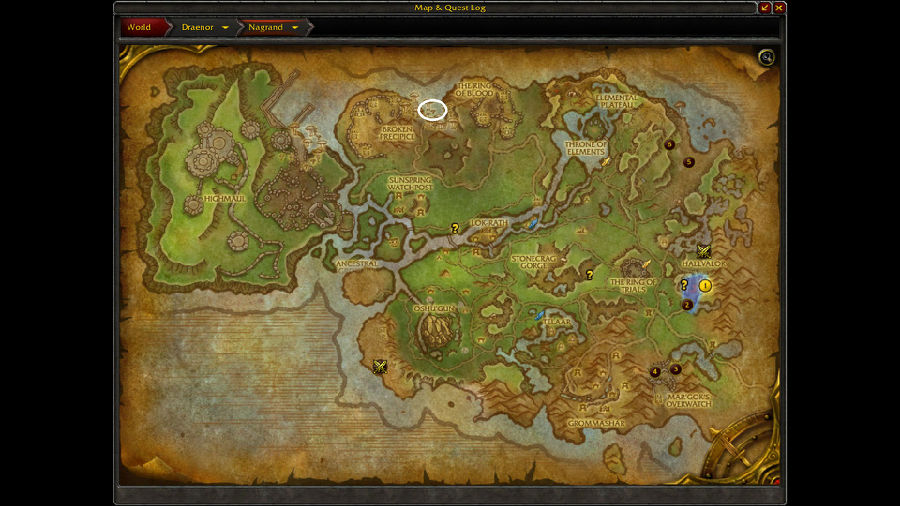Select quest marker number 3 near Mar'gok's Overwatch
Image resolution: width=900 pixels, height=506 pixels.
(676, 369)
